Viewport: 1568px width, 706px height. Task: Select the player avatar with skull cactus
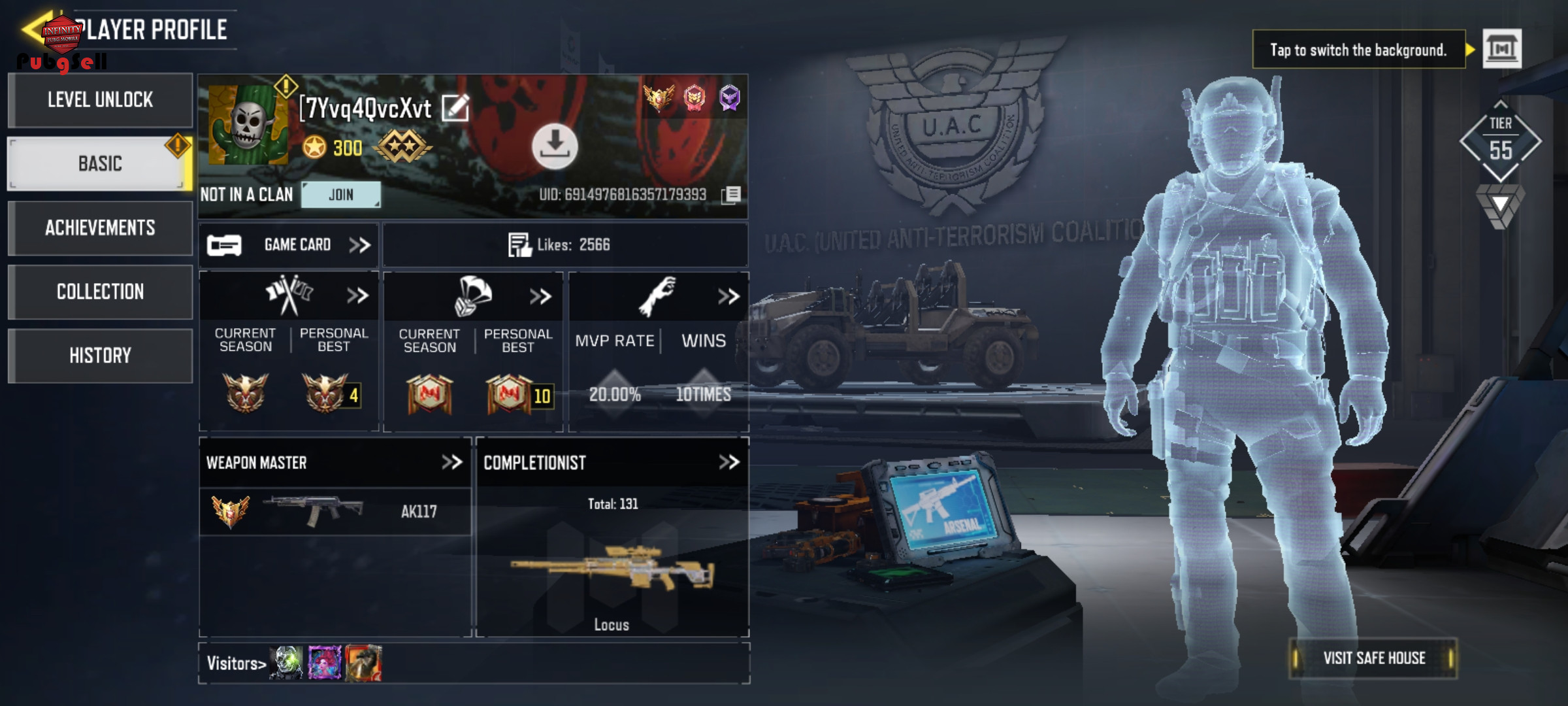248,124
